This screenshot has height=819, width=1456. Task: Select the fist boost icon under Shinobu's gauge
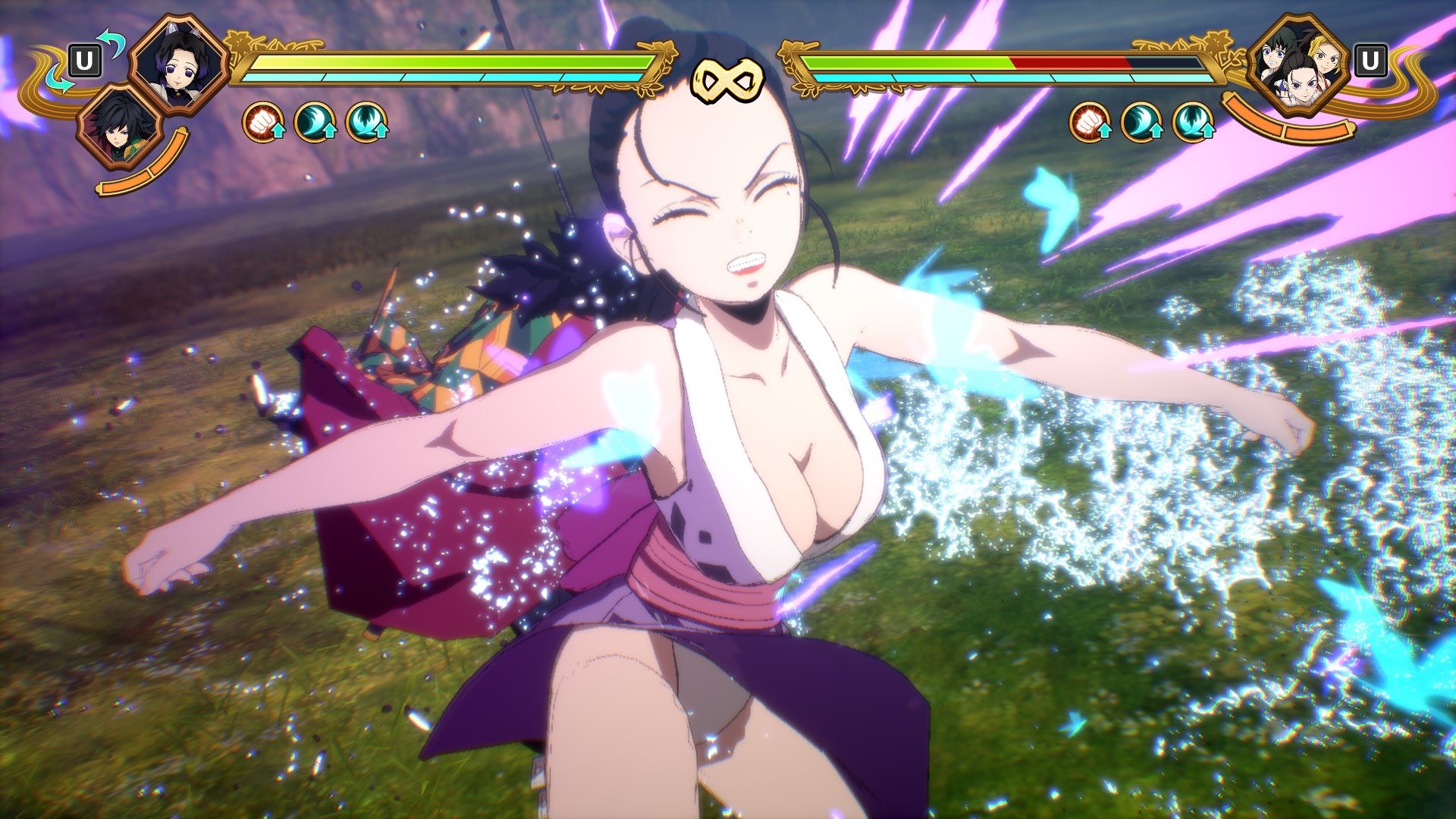pos(263,123)
